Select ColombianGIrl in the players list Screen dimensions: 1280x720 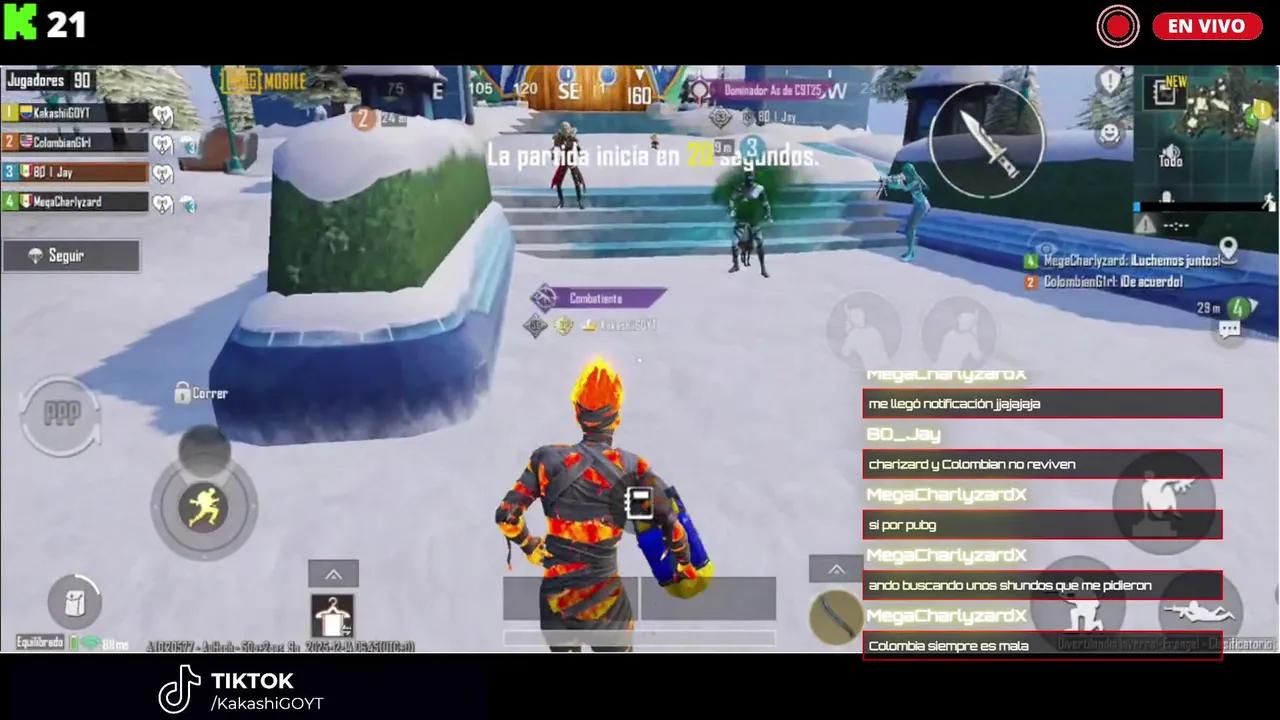(x=75, y=143)
